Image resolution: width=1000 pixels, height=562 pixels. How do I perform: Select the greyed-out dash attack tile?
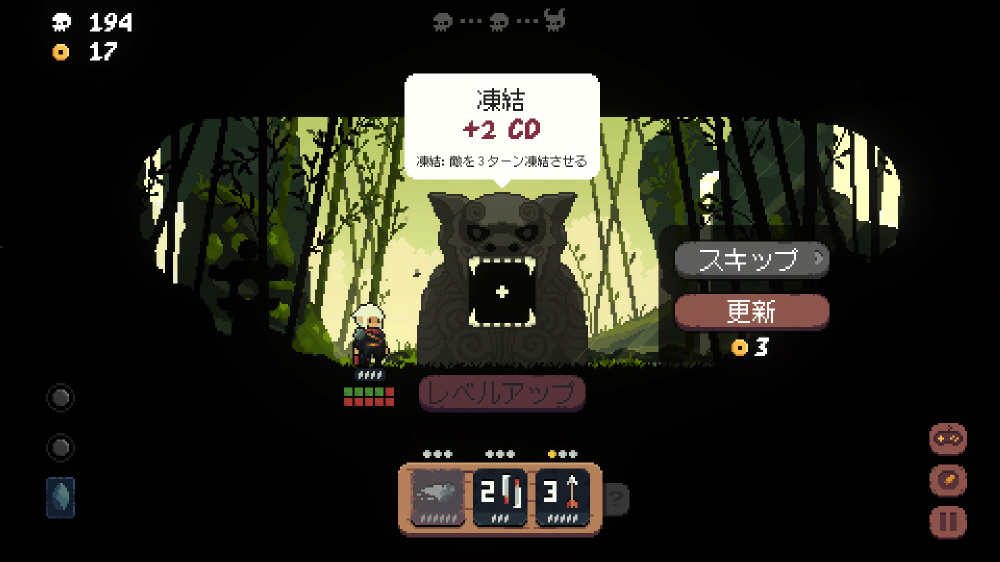tap(437, 495)
